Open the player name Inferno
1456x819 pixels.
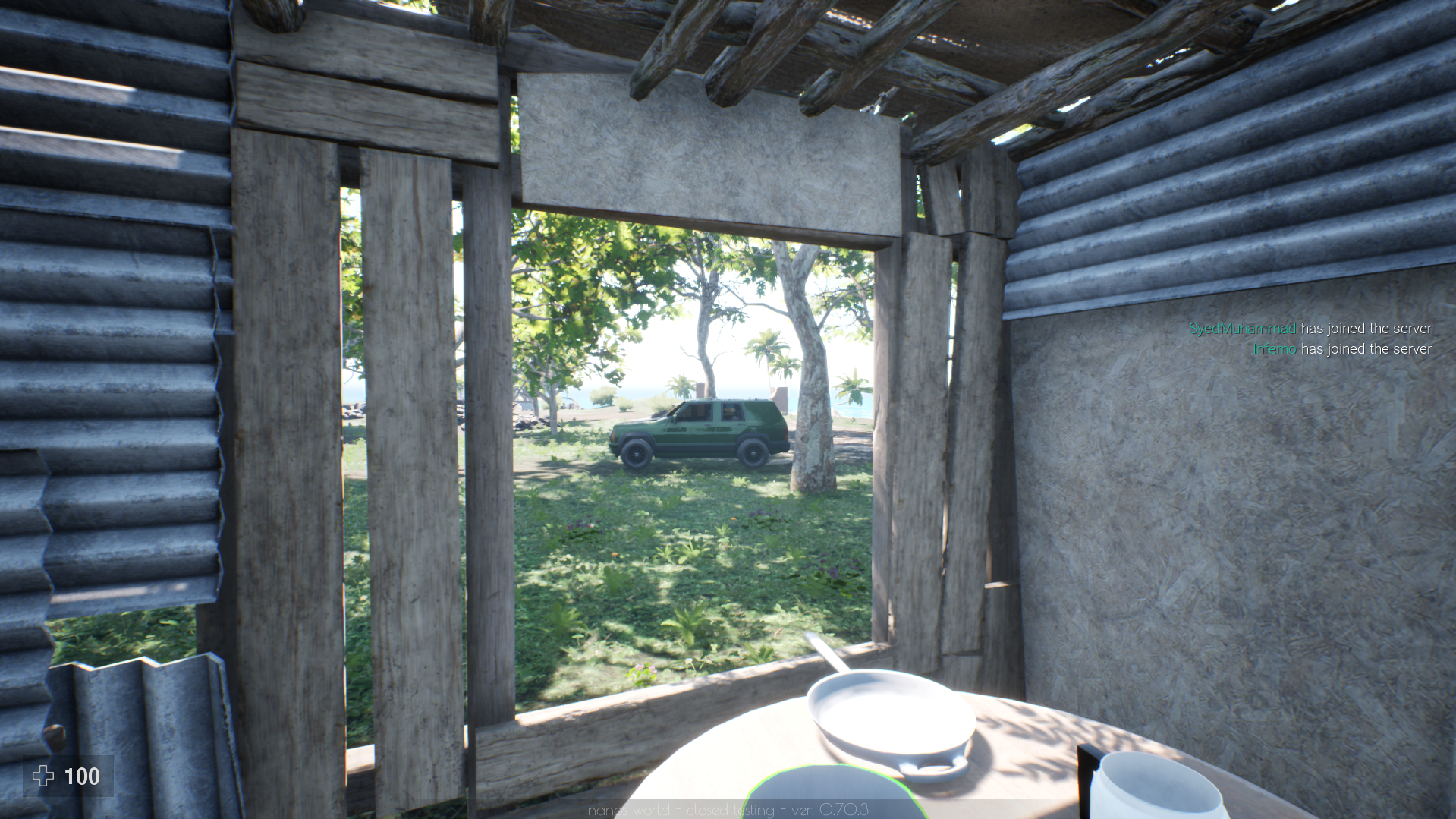point(1274,349)
